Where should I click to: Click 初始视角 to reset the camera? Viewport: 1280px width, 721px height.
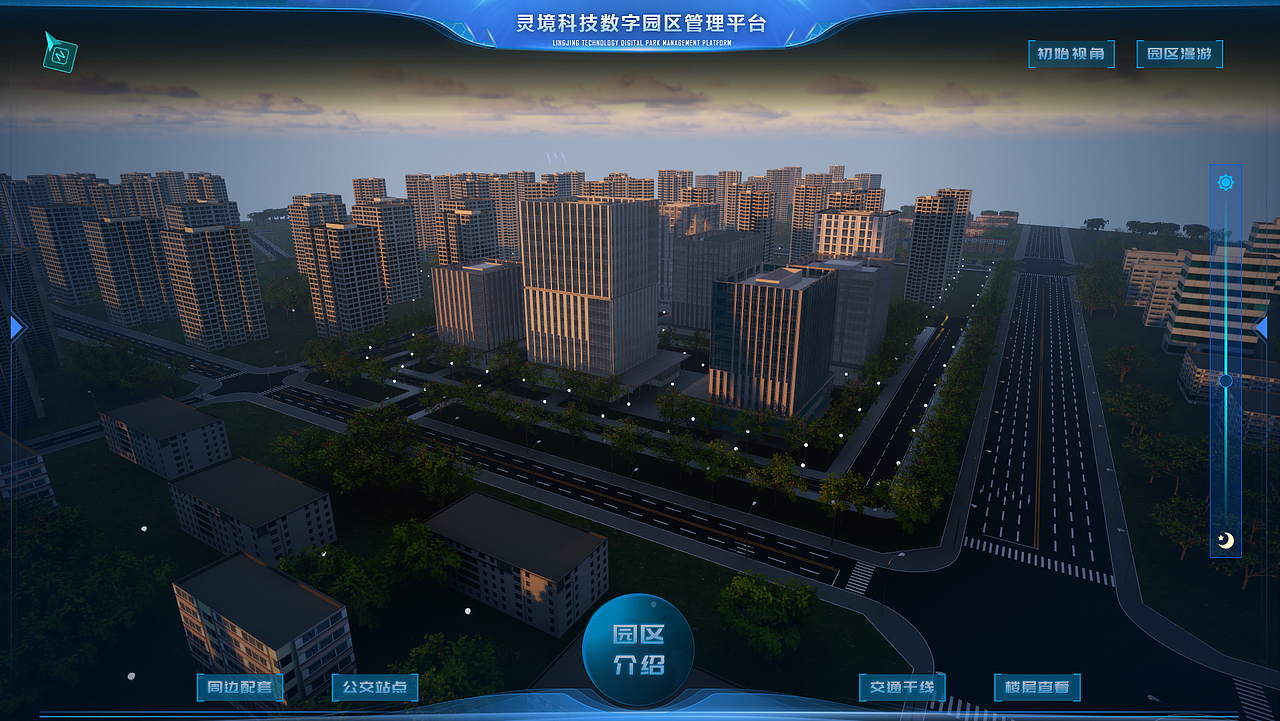1071,54
